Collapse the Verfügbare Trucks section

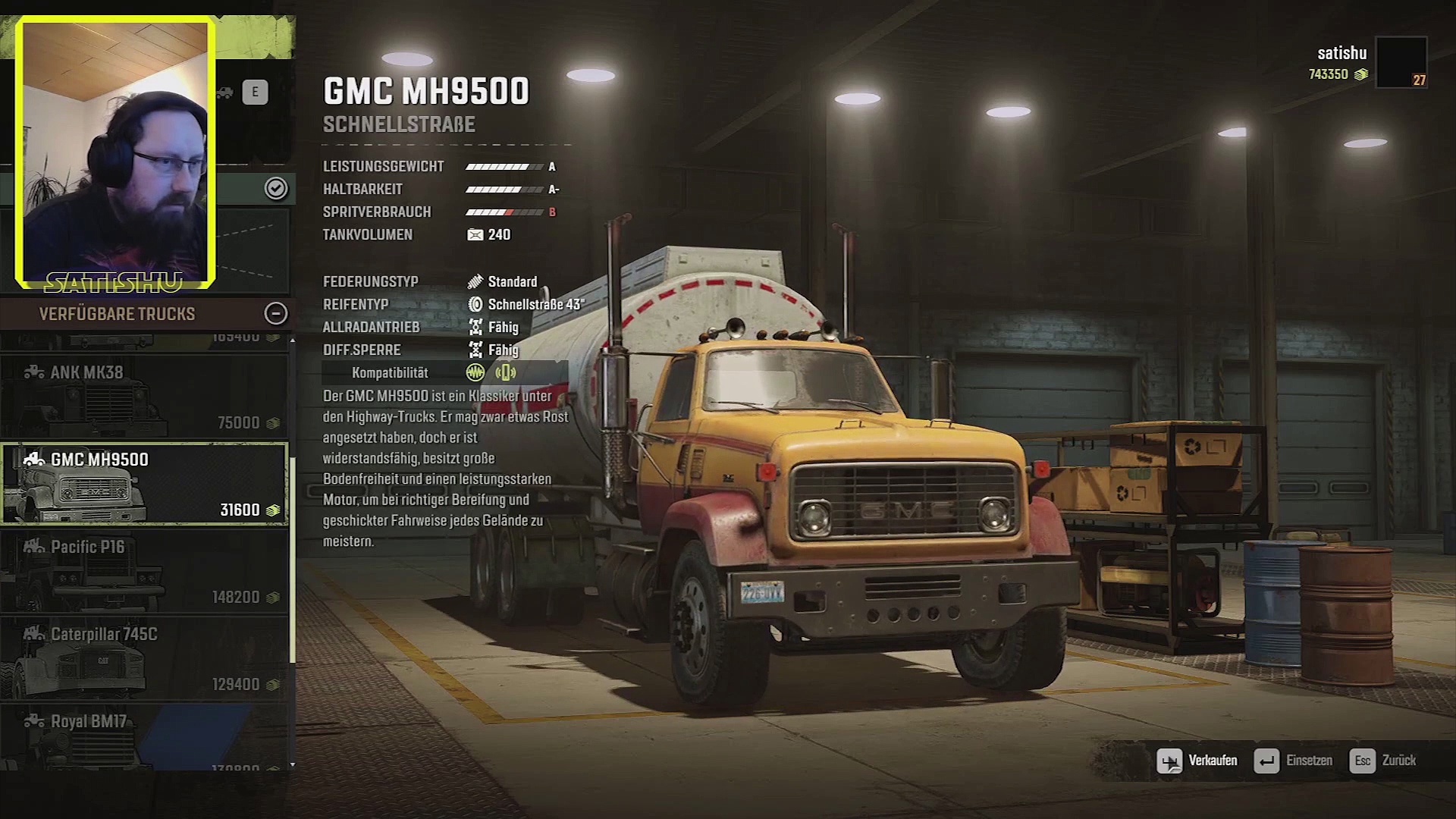click(x=275, y=313)
